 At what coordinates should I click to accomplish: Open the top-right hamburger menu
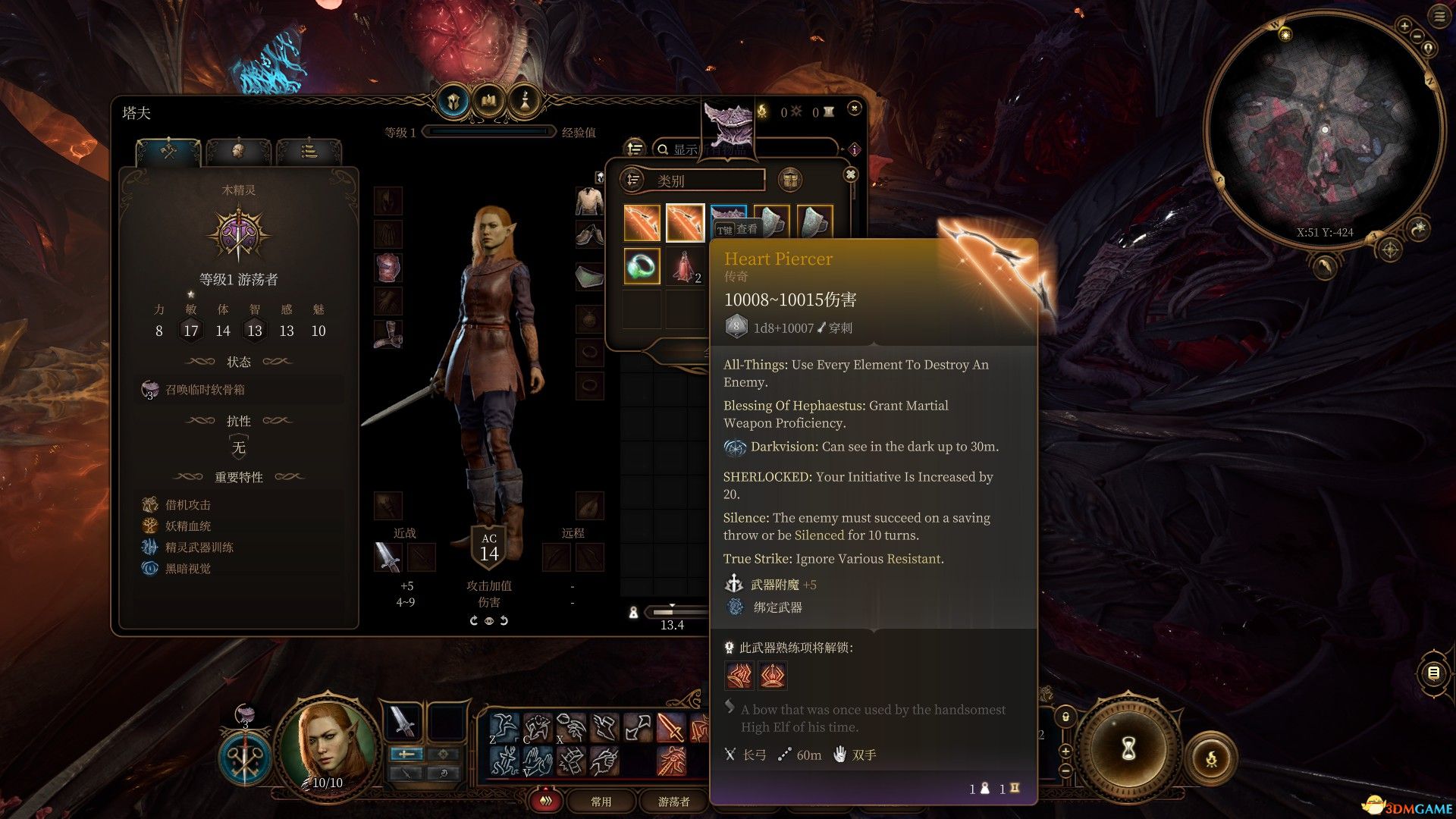coord(1439,17)
